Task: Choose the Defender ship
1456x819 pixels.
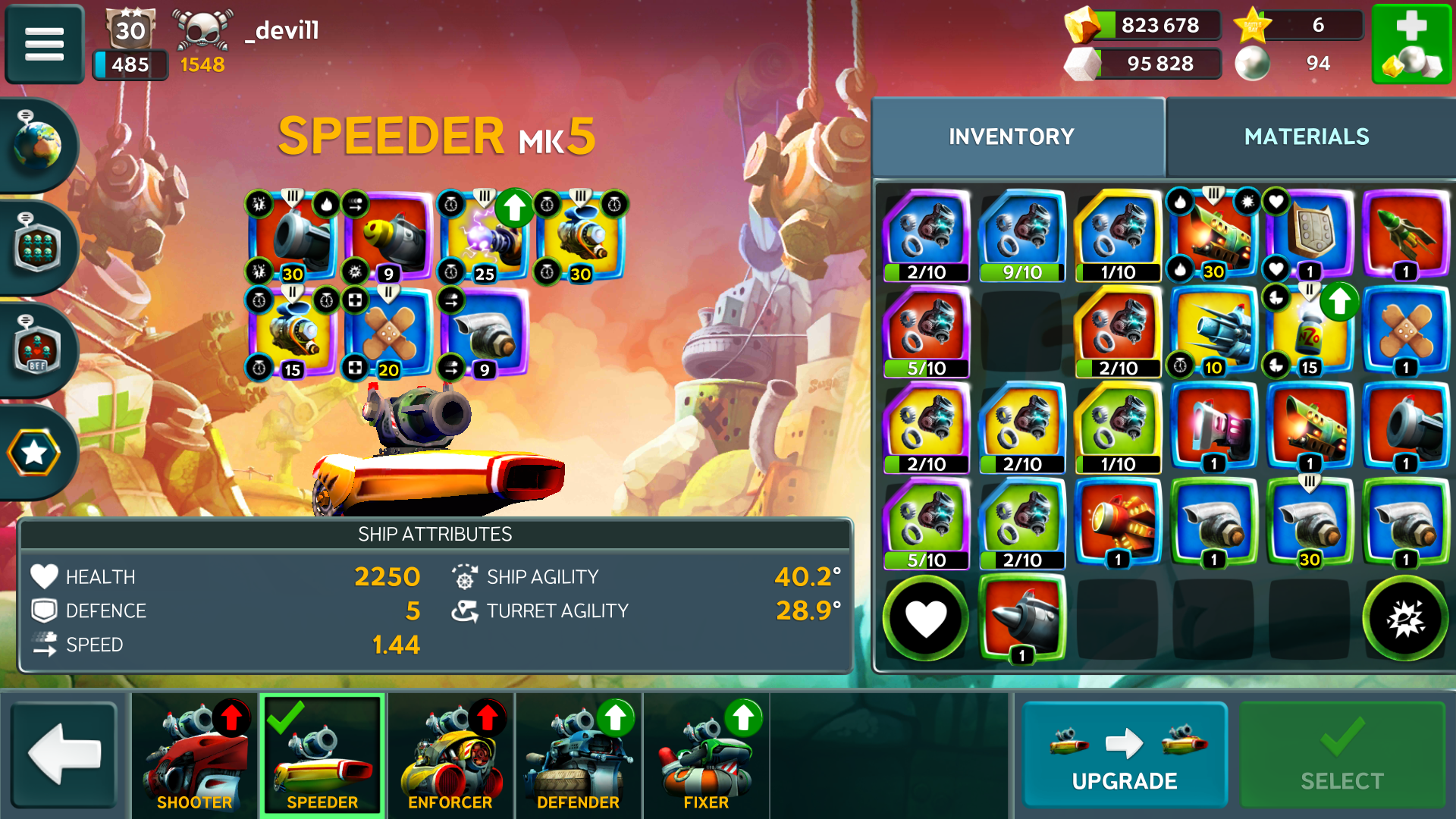Action: point(578,754)
